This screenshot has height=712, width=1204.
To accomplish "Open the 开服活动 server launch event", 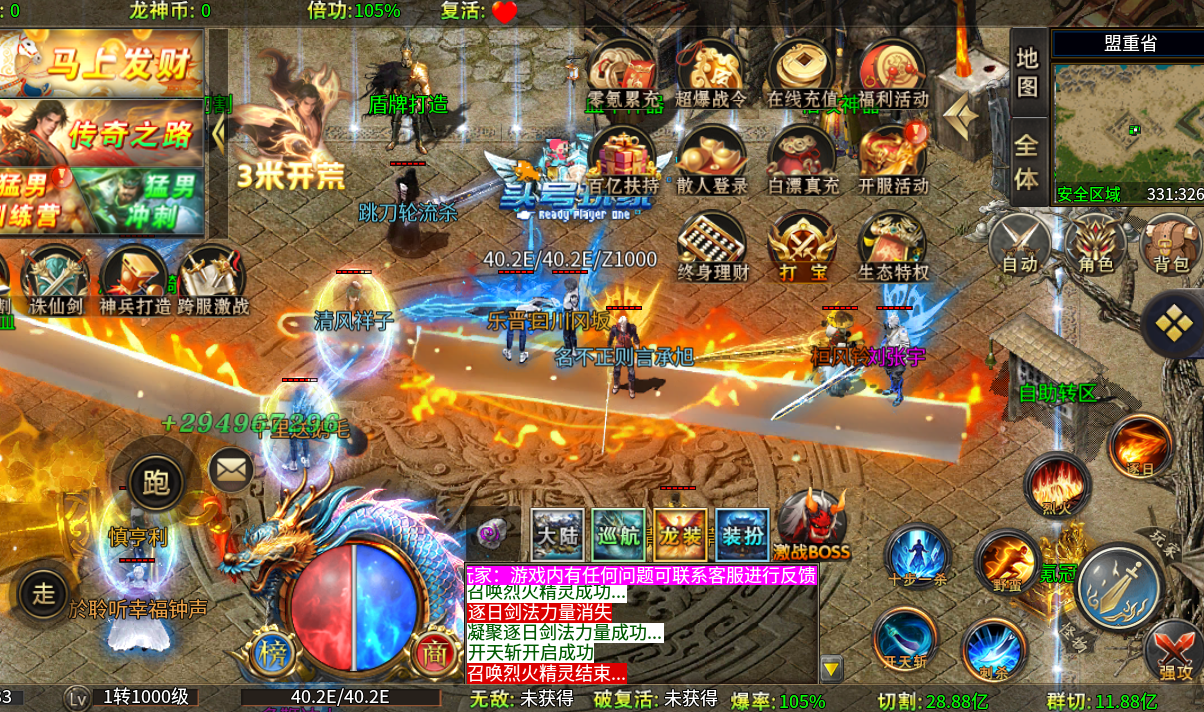I will 893,160.
